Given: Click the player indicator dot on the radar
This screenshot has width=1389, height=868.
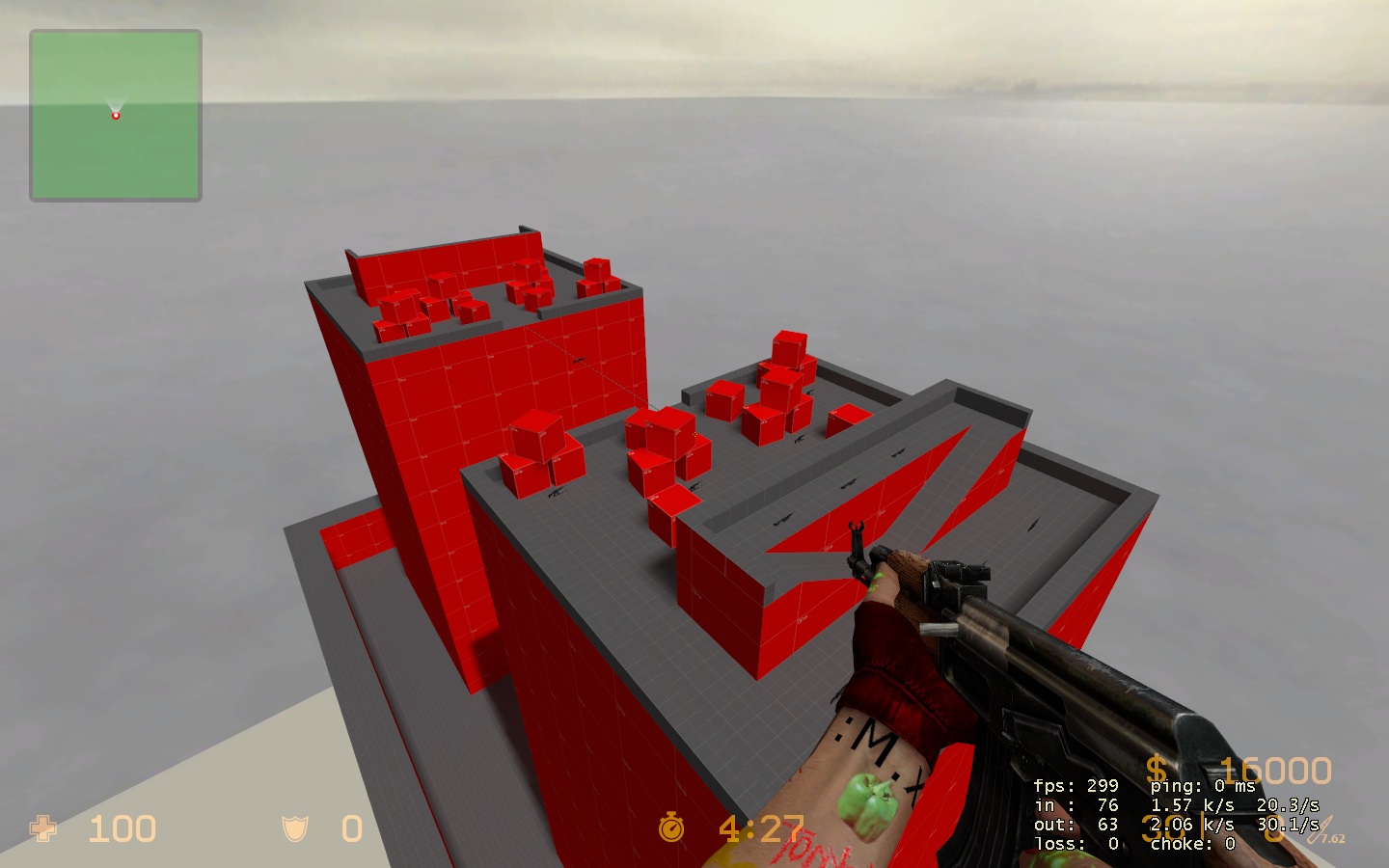Looking at the screenshot, I should 116,114.
